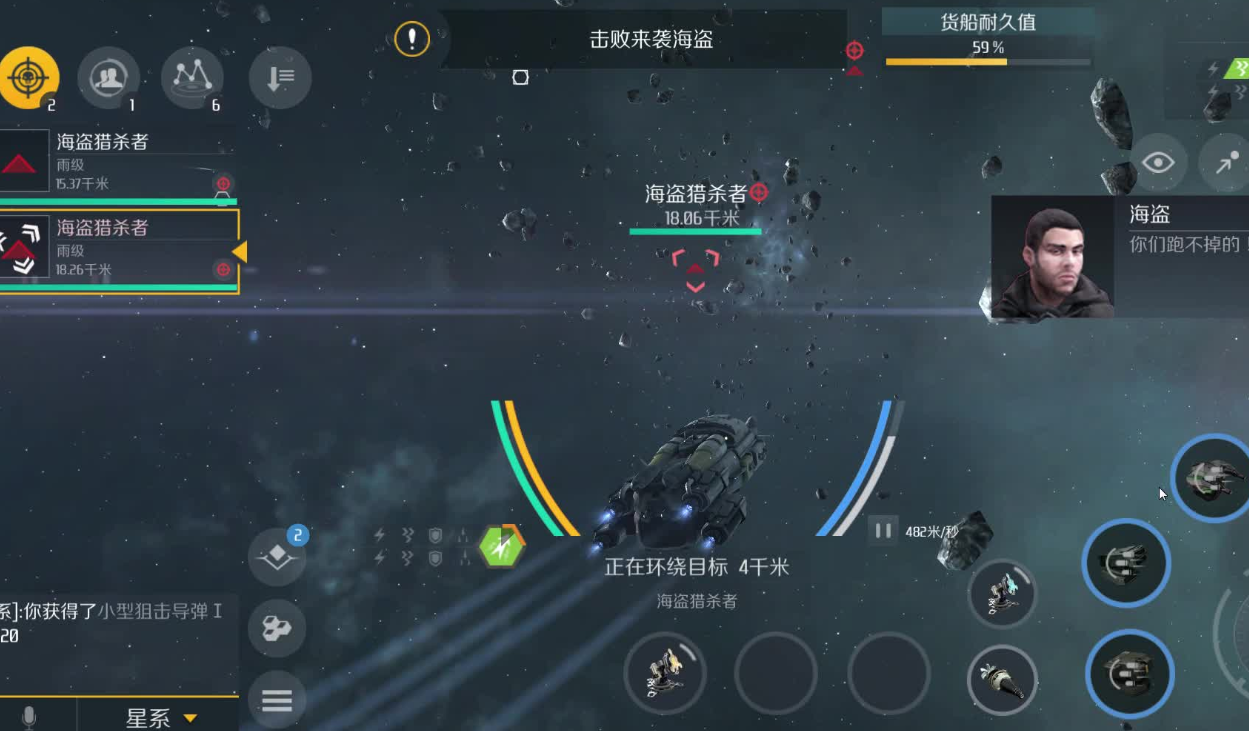
Task: Fire the yellow-tipped turret module
Action: 665,672
